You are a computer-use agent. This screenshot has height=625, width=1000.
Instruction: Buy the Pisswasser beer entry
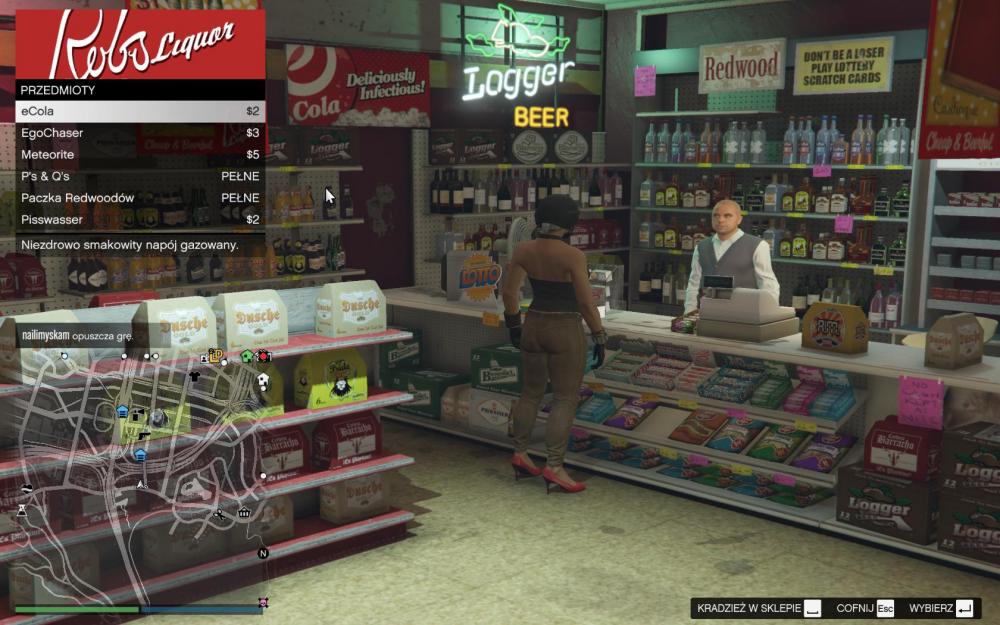coord(140,219)
